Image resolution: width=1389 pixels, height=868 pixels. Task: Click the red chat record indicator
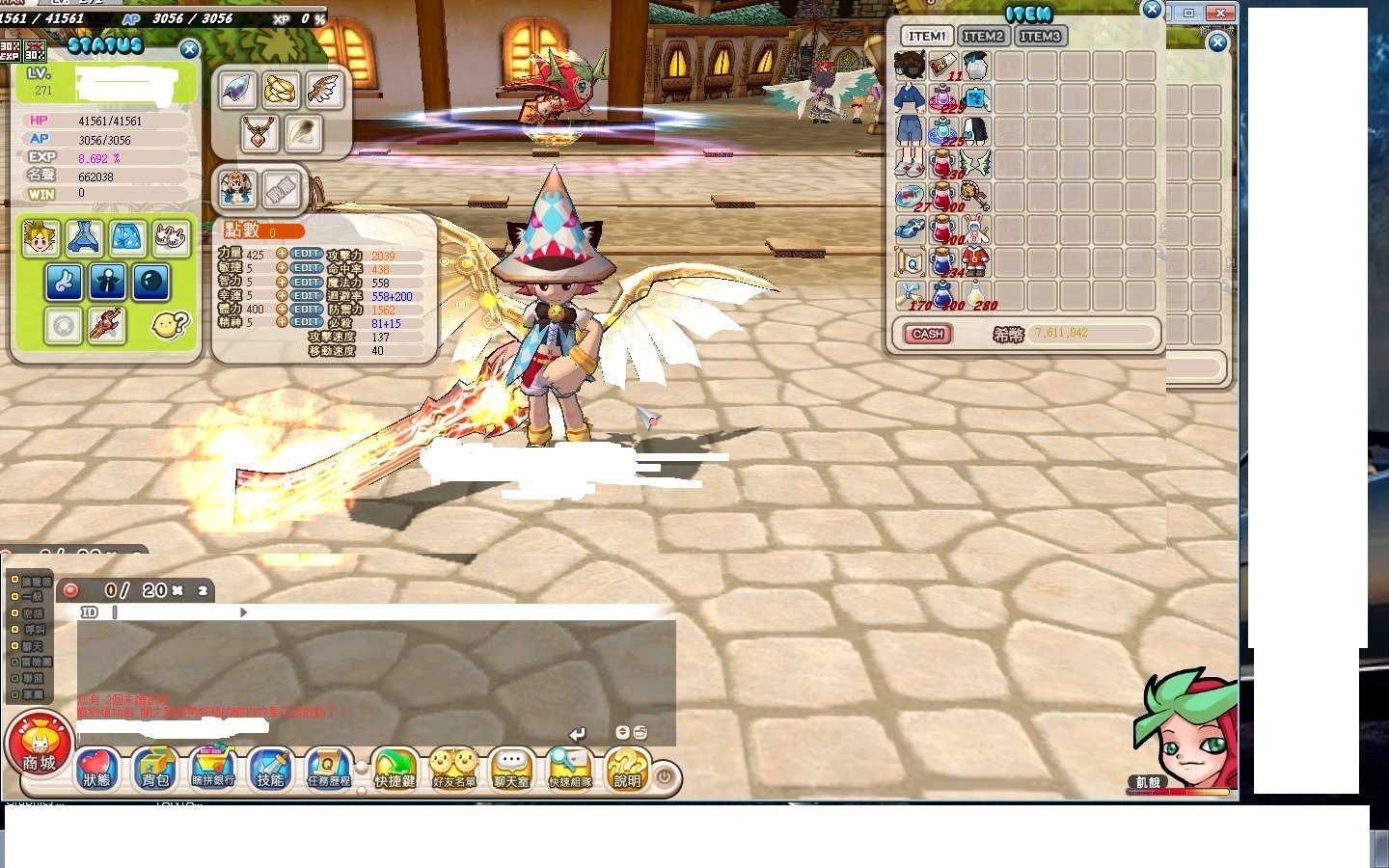tap(69, 589)
